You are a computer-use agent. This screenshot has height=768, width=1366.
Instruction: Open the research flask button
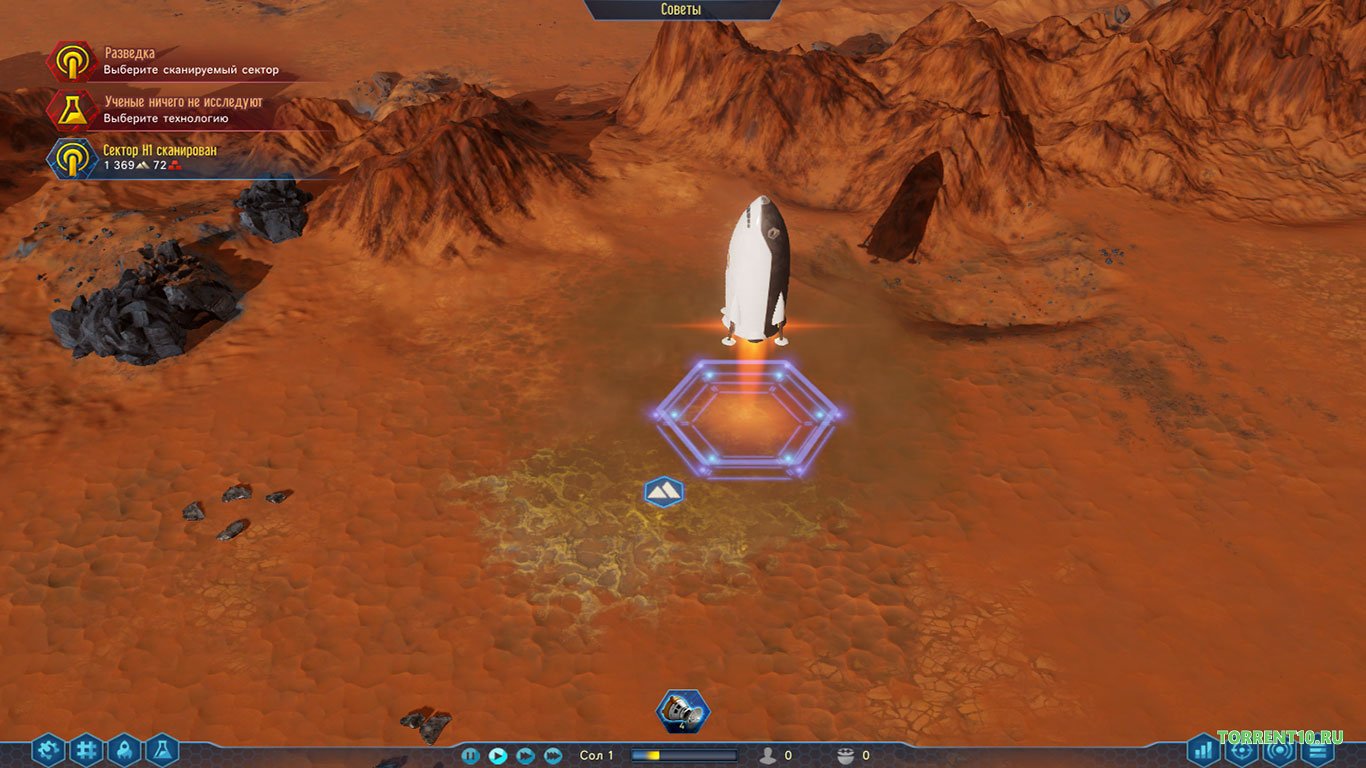(162, 749)
